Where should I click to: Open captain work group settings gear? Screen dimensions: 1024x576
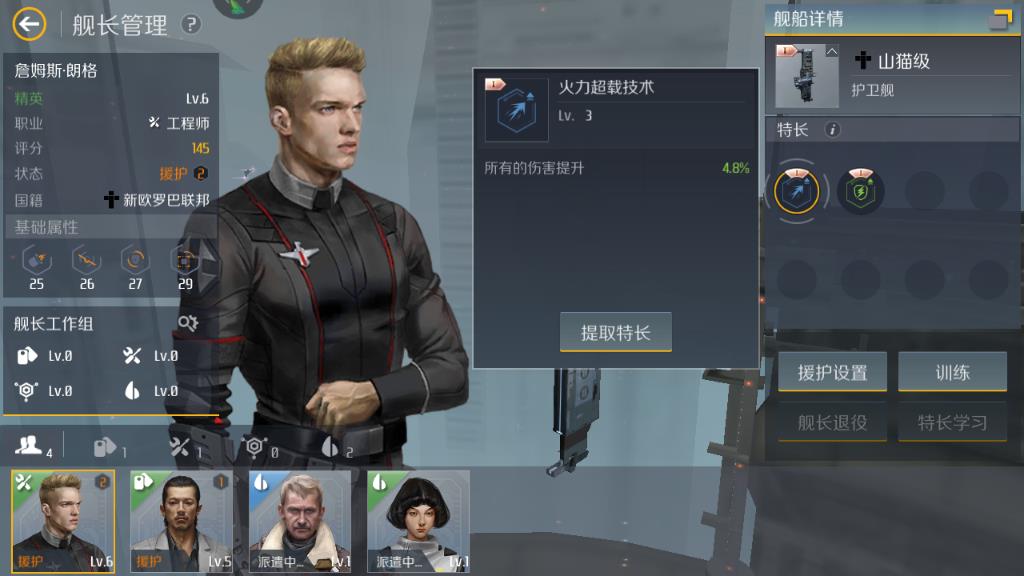point(188,323)
